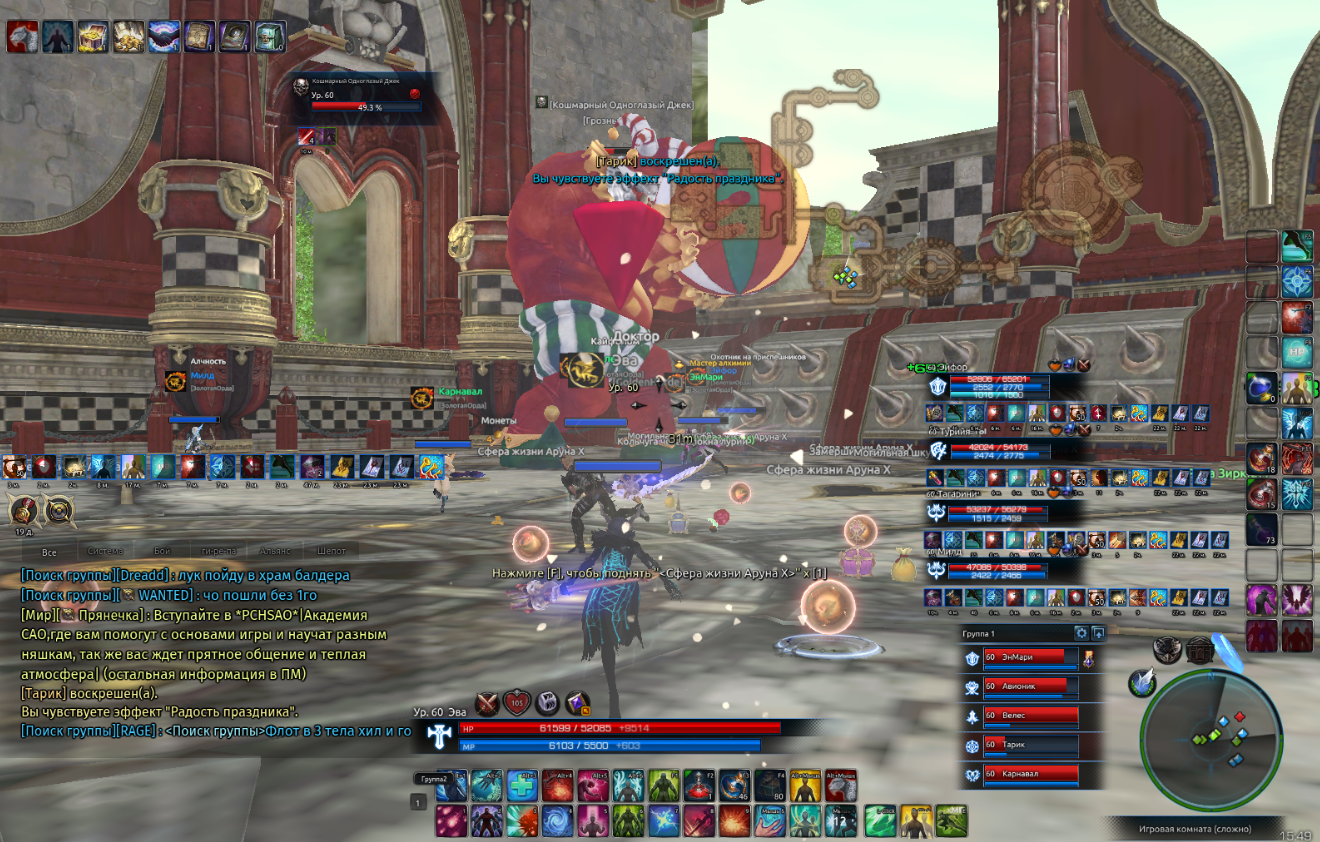Use the blue lightning burst skill on slot 7
1320x842 pixels.
(664, 820)
